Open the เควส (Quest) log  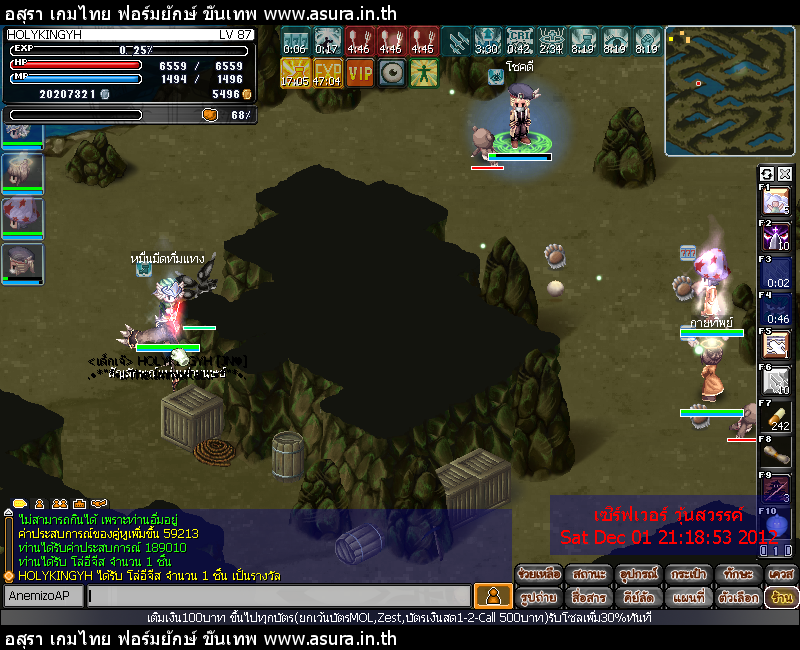[x=781, y=574]
